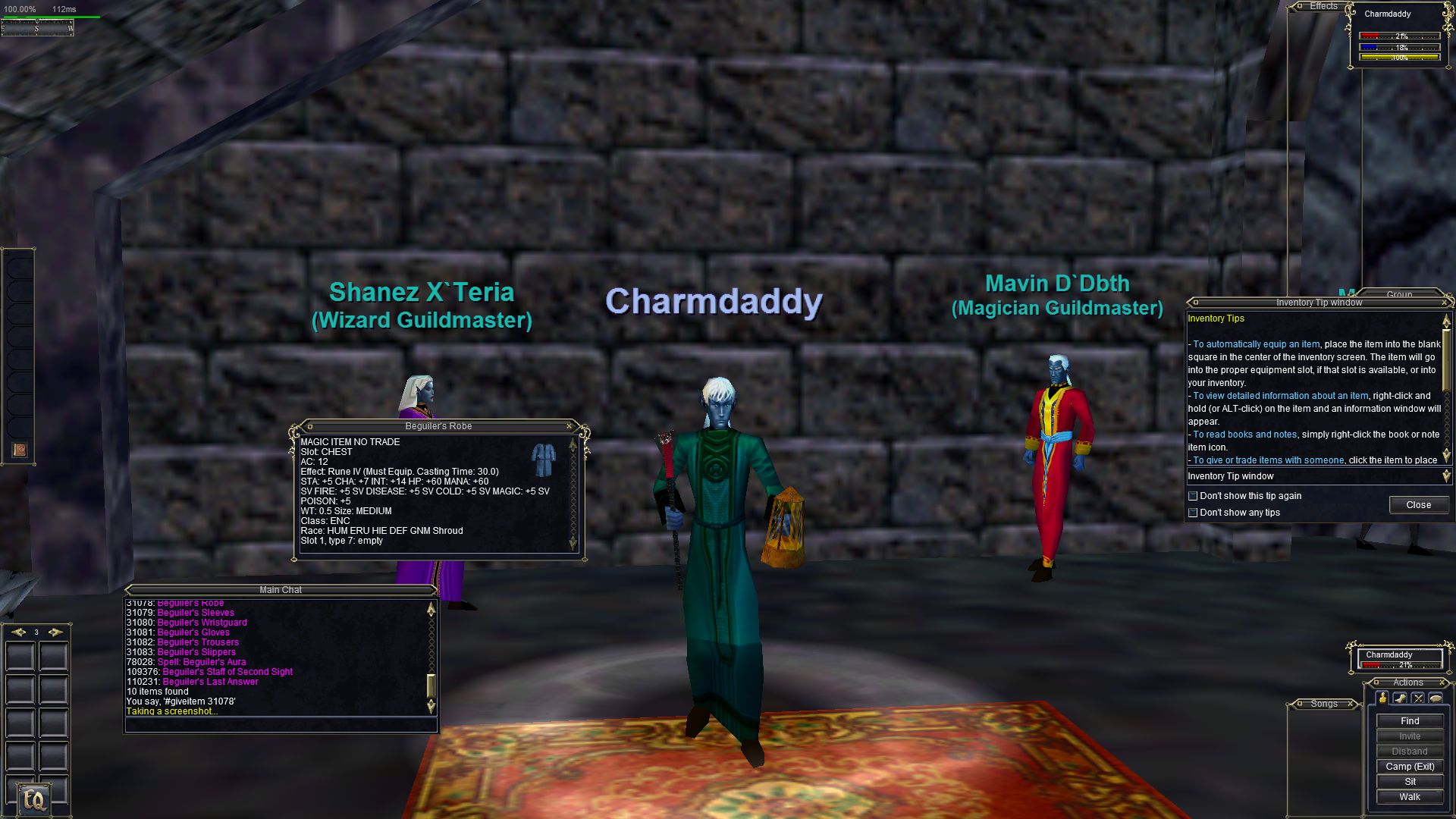Make the character Sit

1410,782
